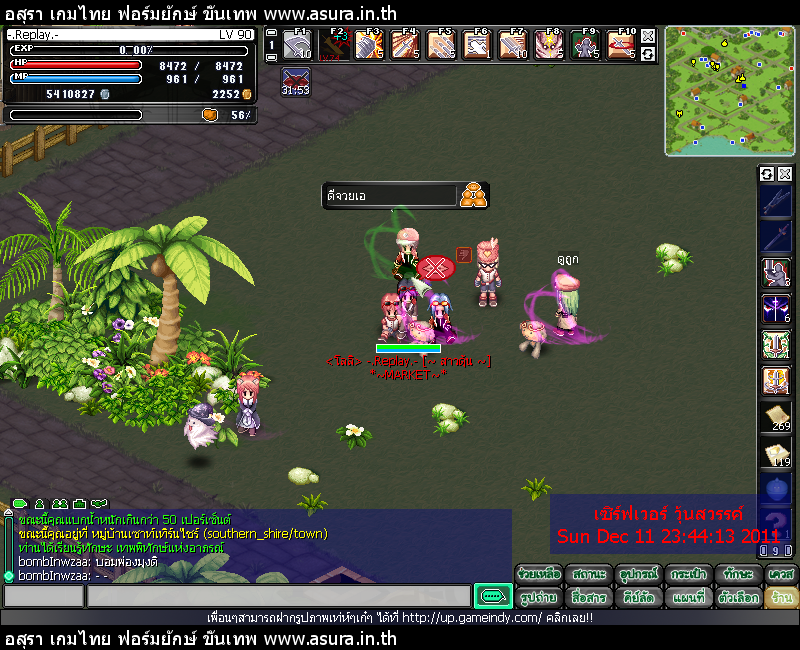Click the green chat send button

[492, 597]
